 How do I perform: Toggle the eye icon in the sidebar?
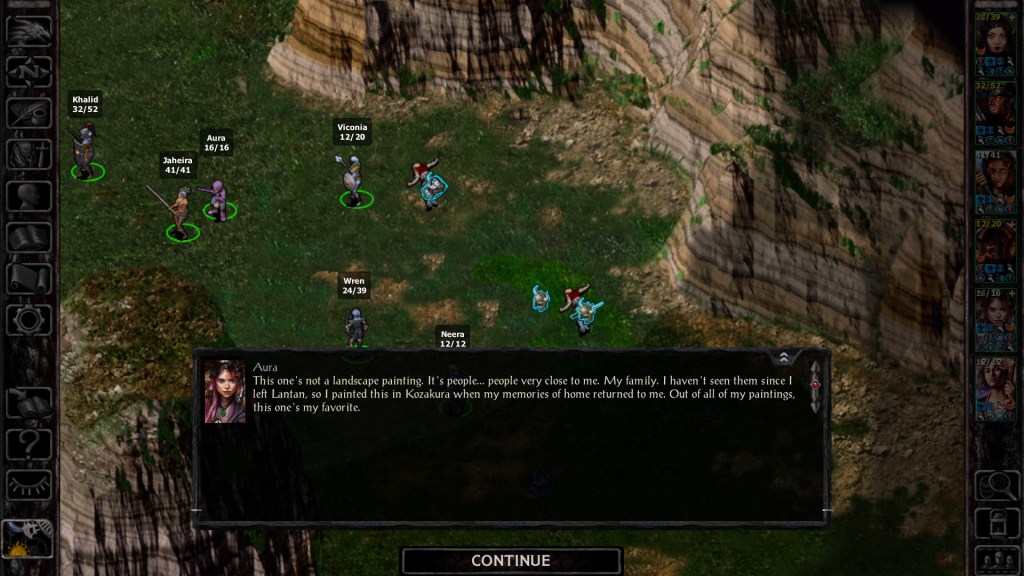tap(29, 484)
